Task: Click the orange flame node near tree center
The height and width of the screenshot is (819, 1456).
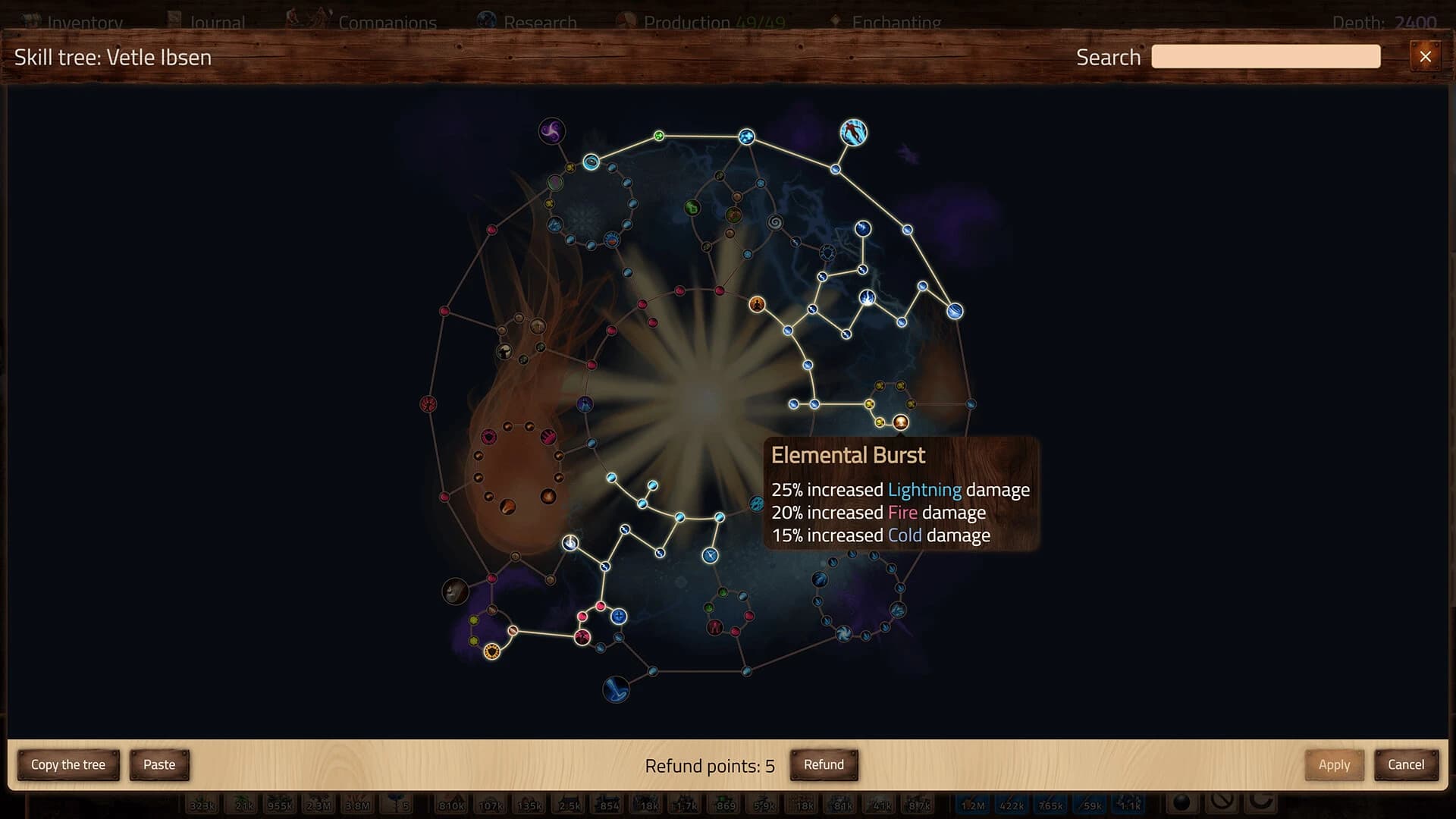Action: pos(758,305)
